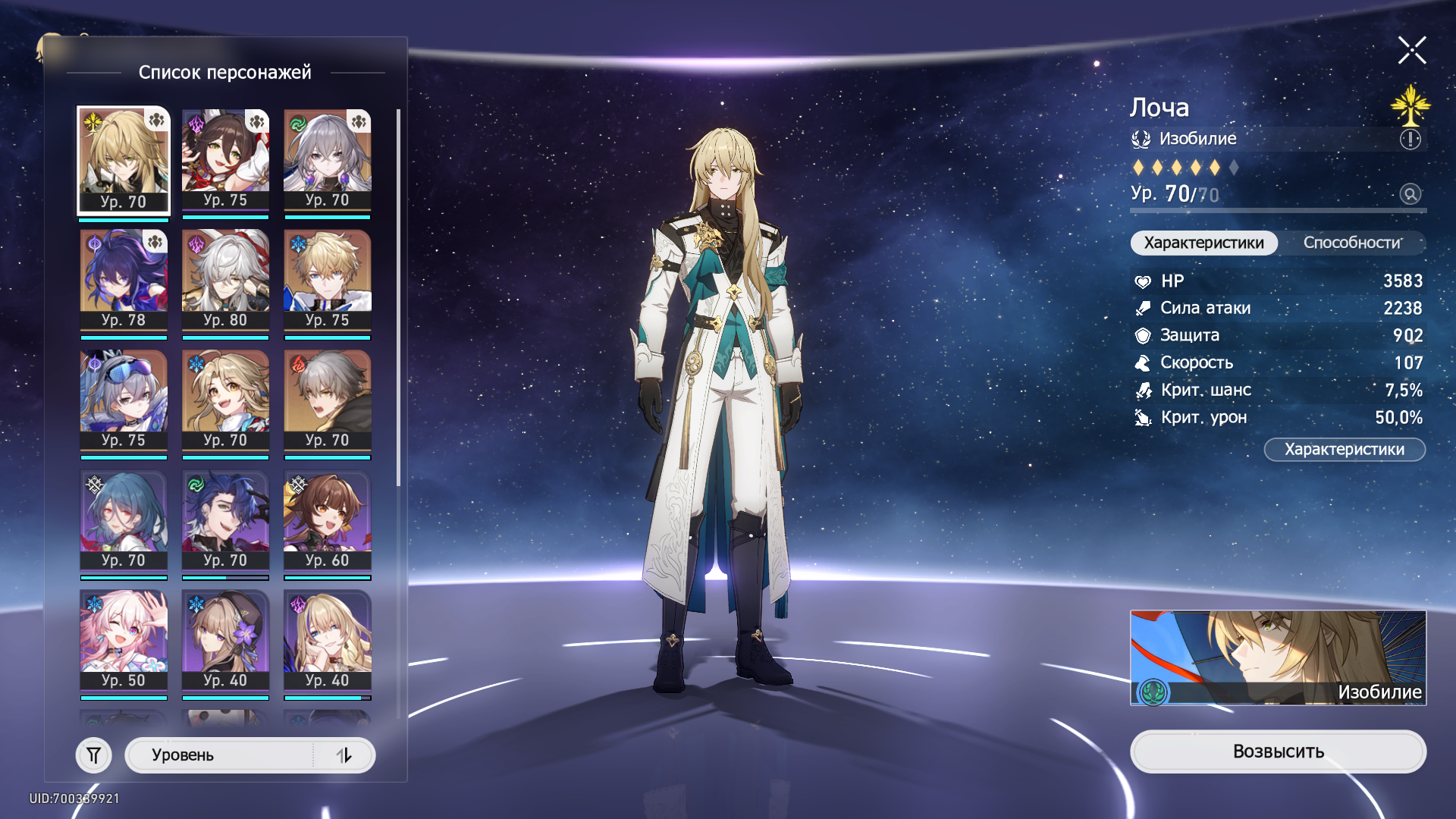Click the Возвысить button
The image size is (1456, 819).
1278,752
